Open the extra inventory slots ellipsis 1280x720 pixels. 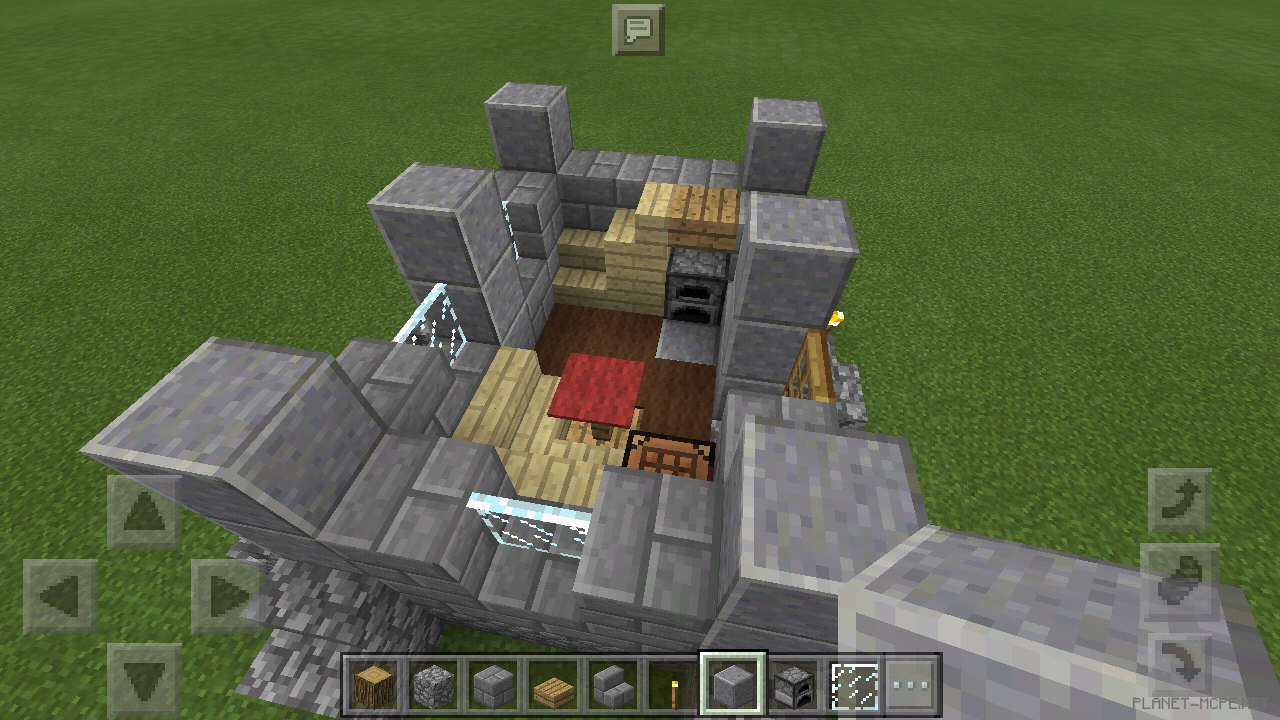pyautogui.click(x=908, y=686)
